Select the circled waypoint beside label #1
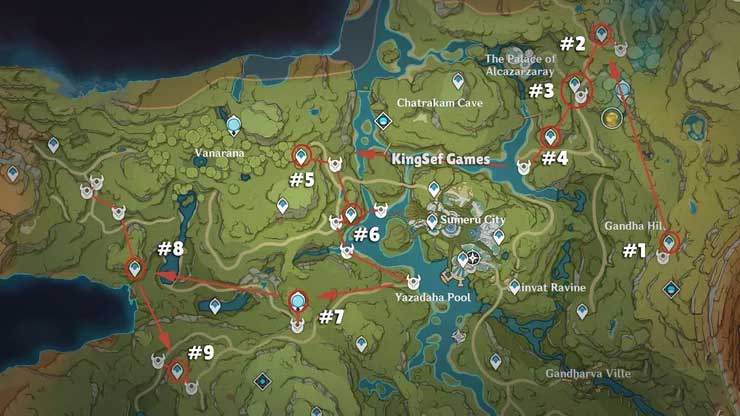 [669, 241]
